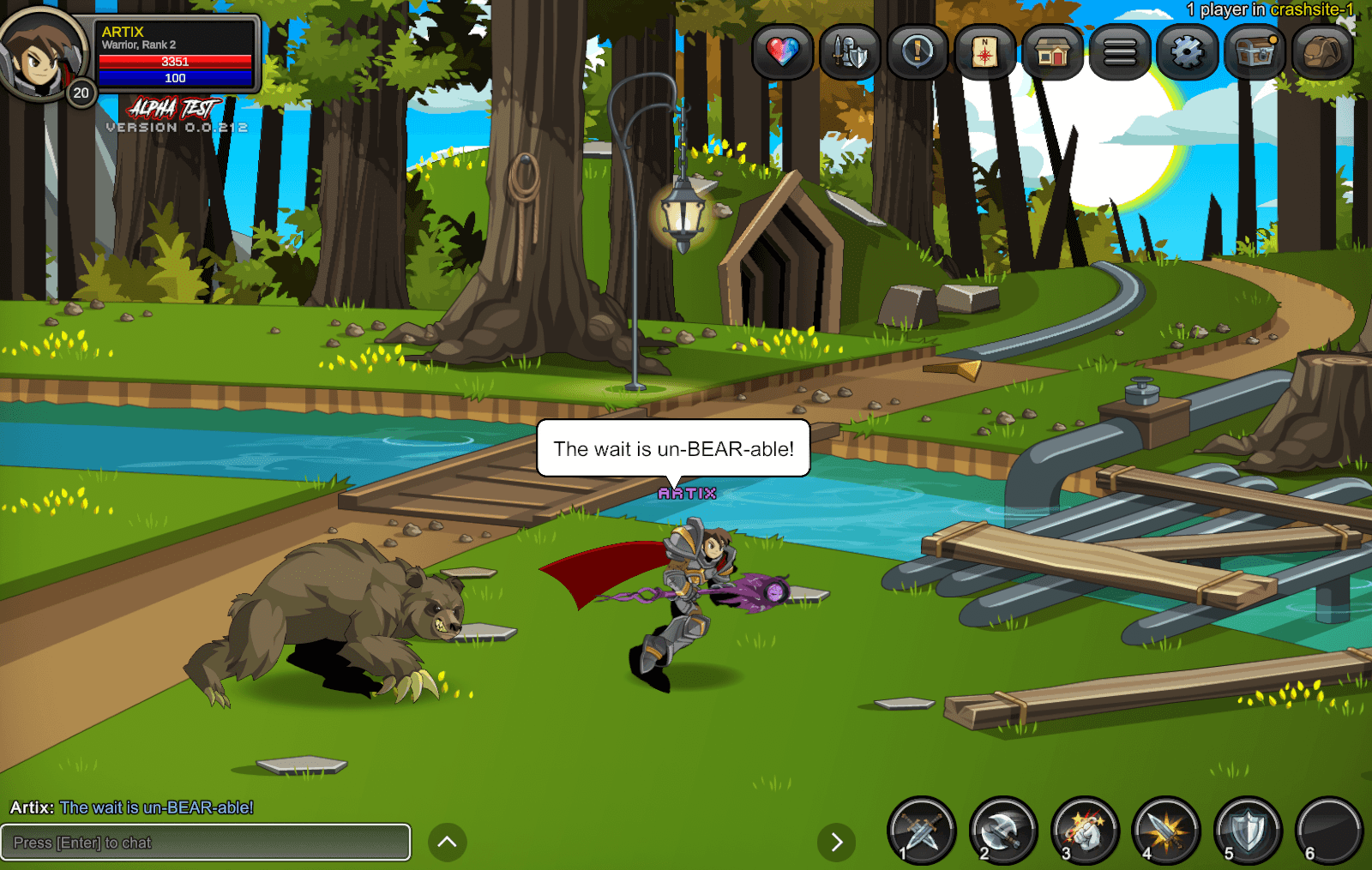Activate the stunning fist punch skill
The width and height of the screenshot is (1372, 870).
pyautogui.click(x=1085, y=831)
